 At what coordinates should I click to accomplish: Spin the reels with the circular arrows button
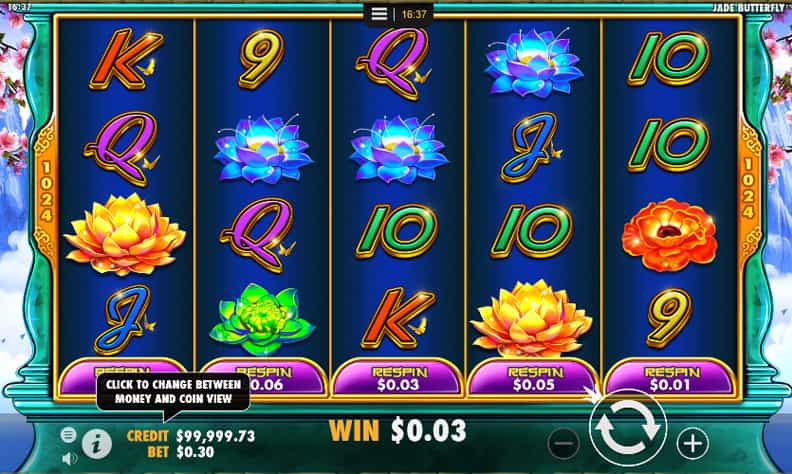tap(629, 429)
